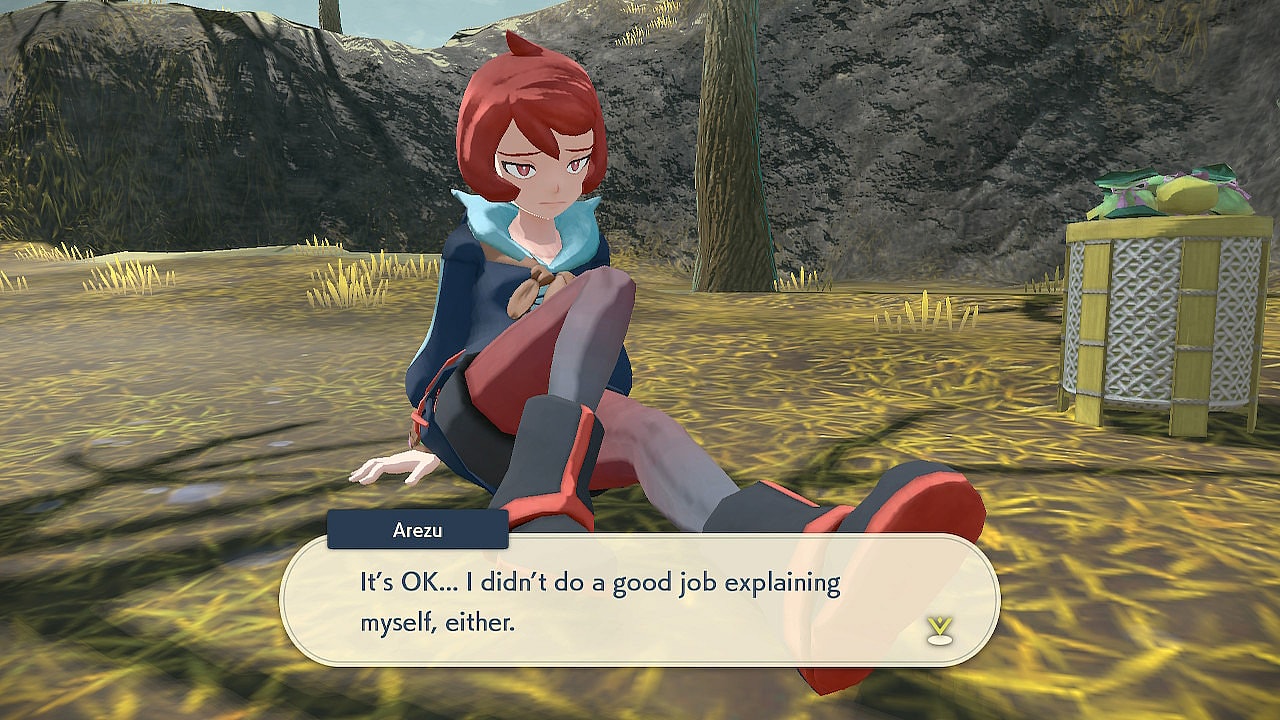This screenshot has width=1280, height=720.
Task: Select the Arezu name plate
Action: 418,529
